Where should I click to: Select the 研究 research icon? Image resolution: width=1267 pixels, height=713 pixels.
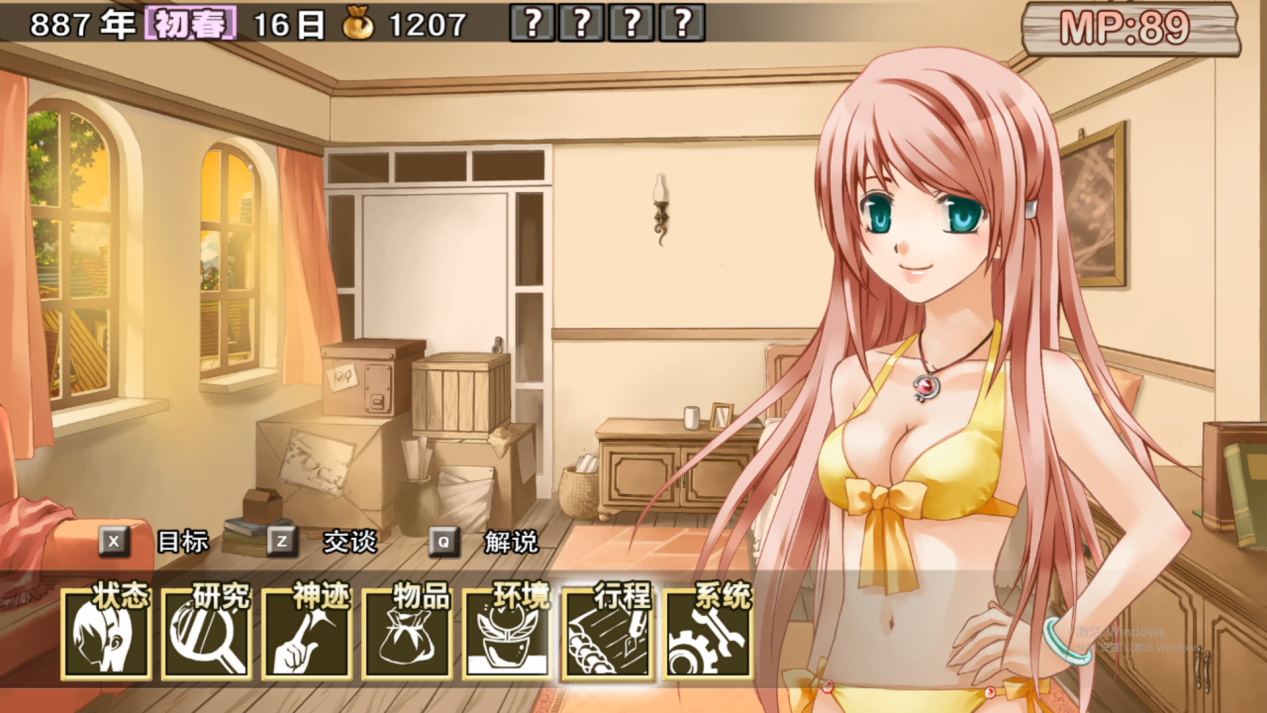pos(207,633)
